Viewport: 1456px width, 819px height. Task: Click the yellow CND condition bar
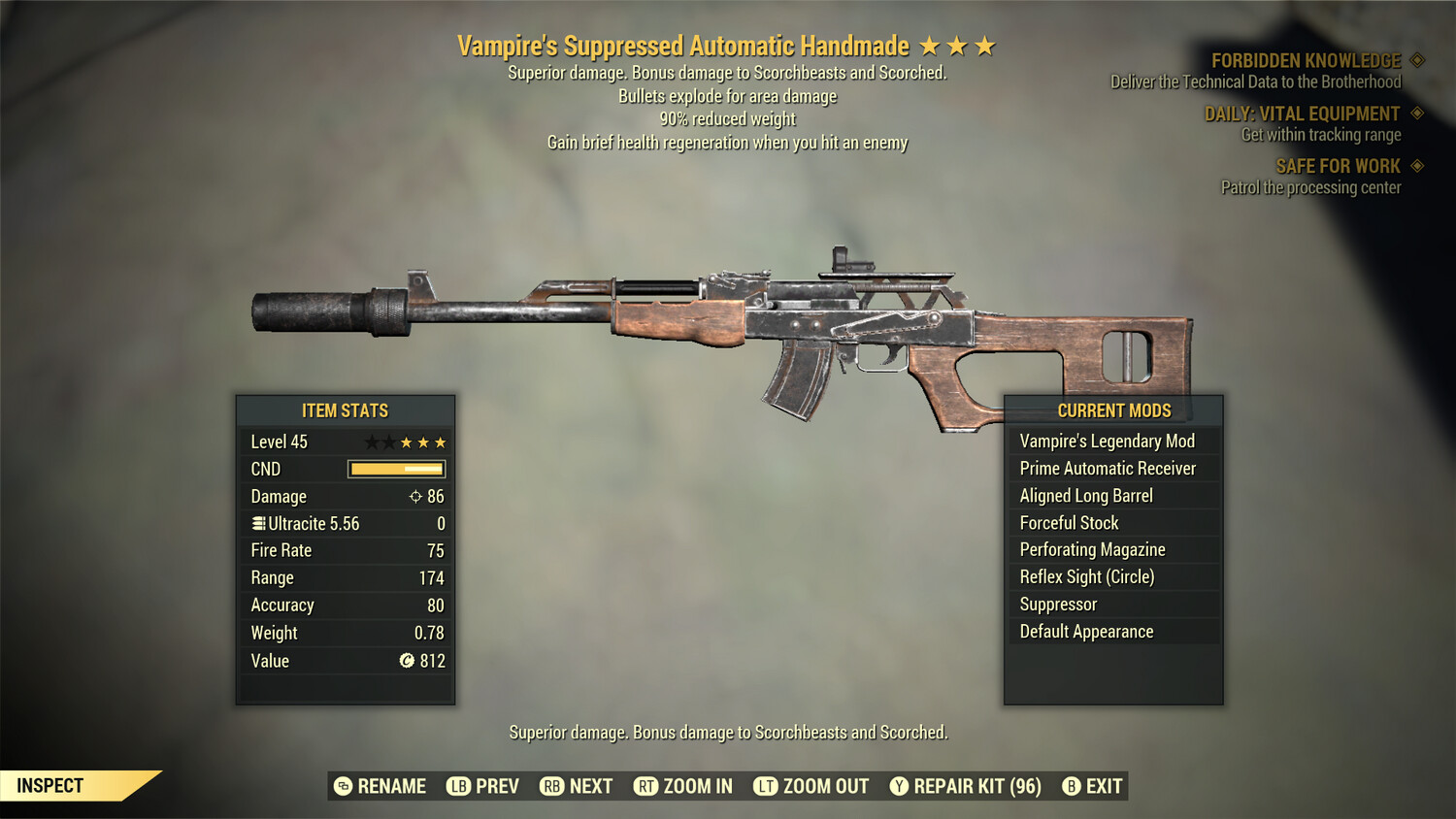click(x=394, y=469)
